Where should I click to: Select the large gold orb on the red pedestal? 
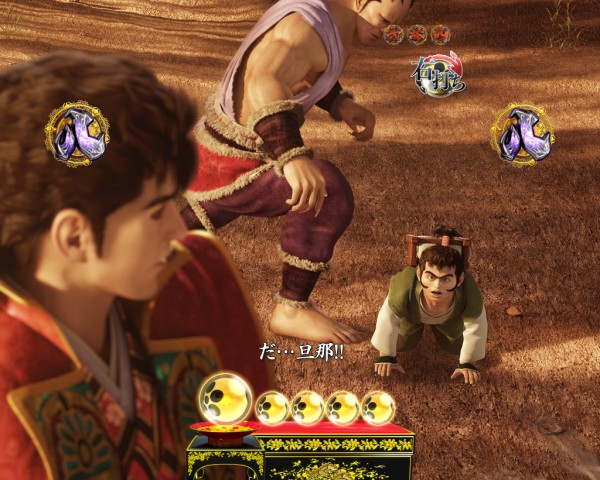pos(225,397)
